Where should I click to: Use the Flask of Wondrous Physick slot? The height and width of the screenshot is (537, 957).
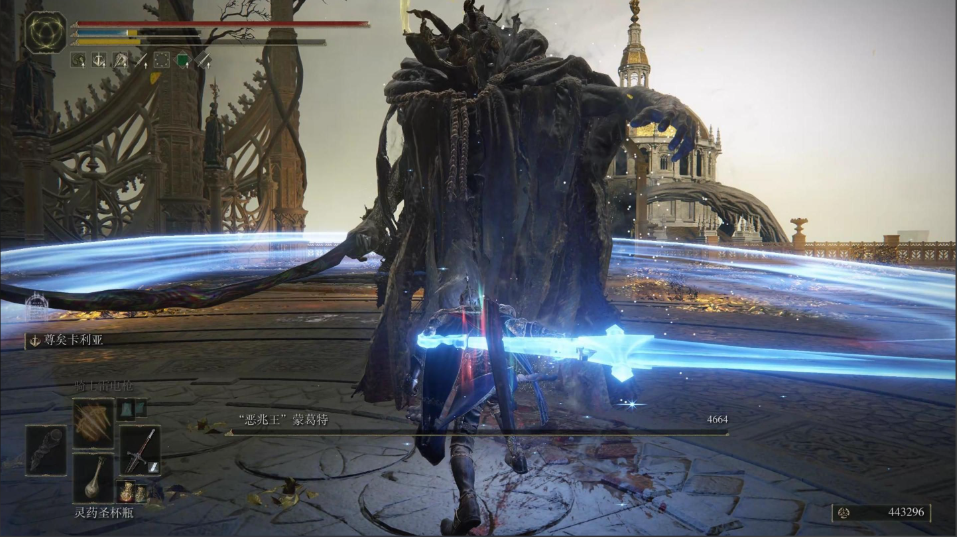[x=93, y=478]
